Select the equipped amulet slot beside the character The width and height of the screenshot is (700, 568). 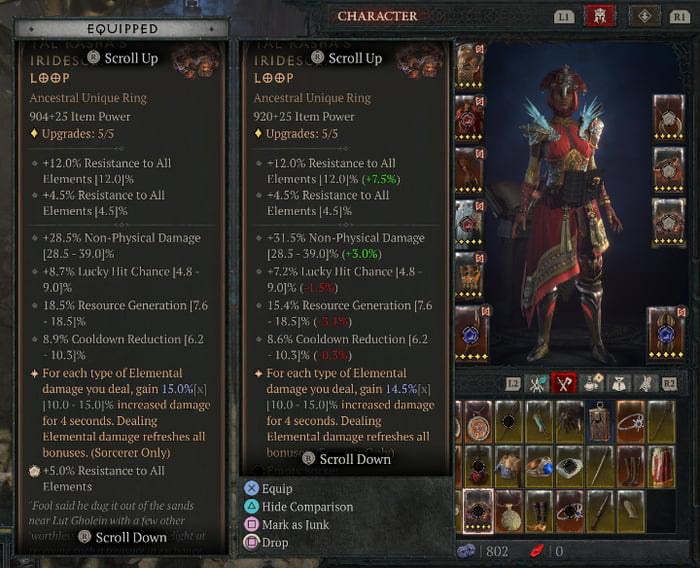(668, 115)
